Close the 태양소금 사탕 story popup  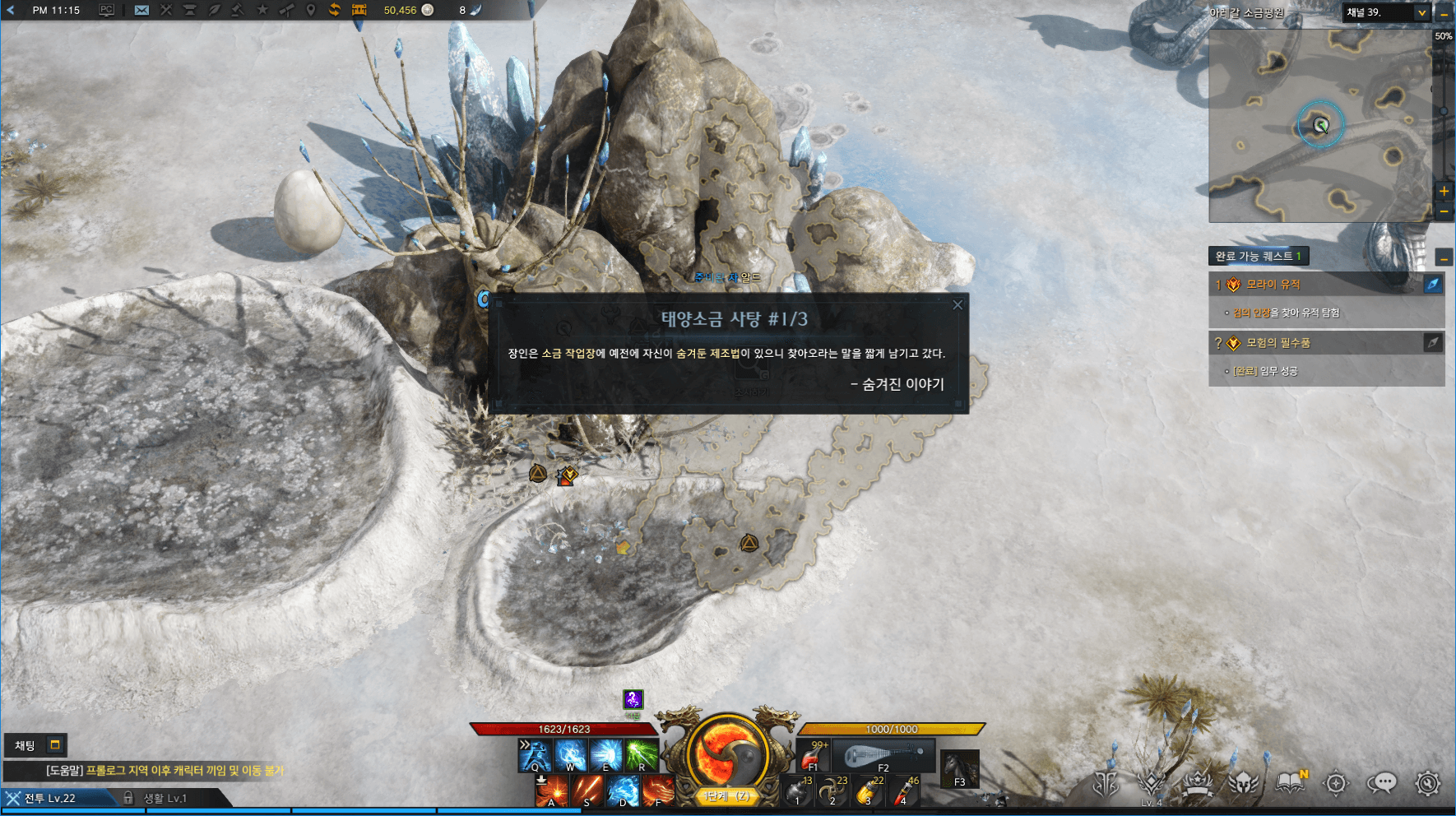[x=957, y=305]
